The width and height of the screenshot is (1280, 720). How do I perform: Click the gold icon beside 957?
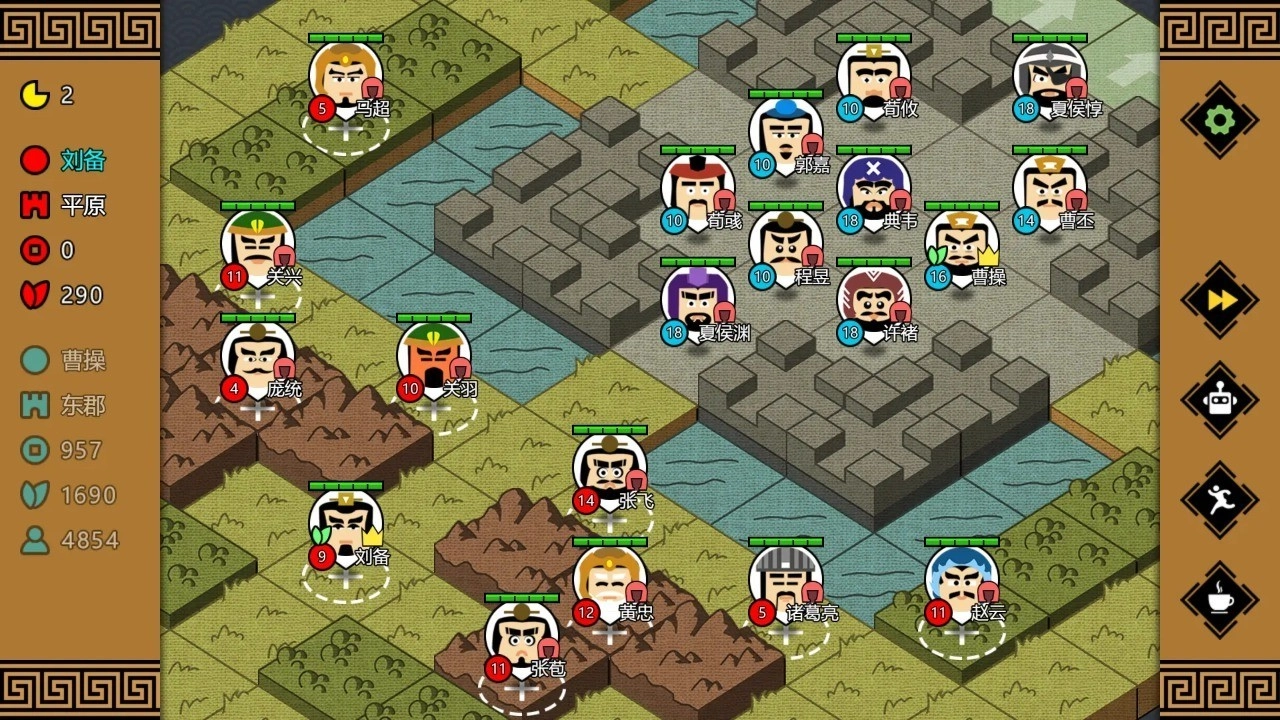pos(33,451)
